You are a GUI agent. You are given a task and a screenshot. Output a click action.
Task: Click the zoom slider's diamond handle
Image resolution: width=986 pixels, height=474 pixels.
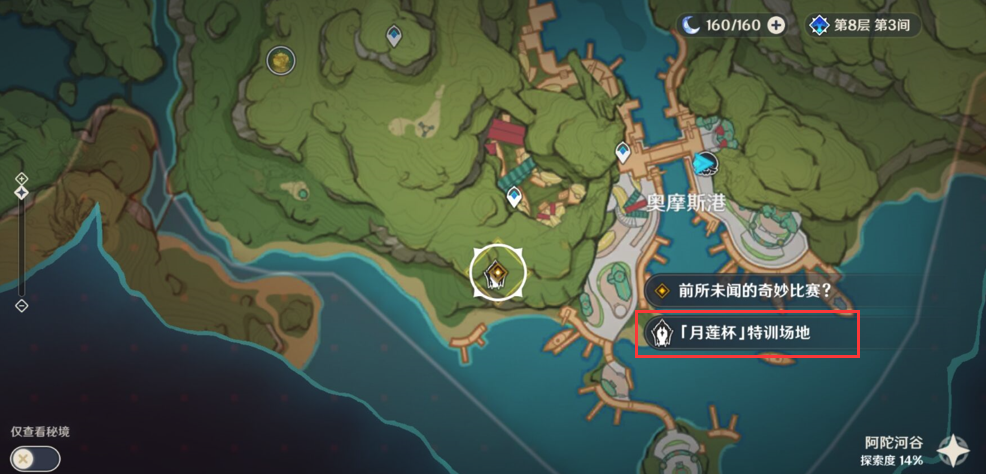click(22, 193)
